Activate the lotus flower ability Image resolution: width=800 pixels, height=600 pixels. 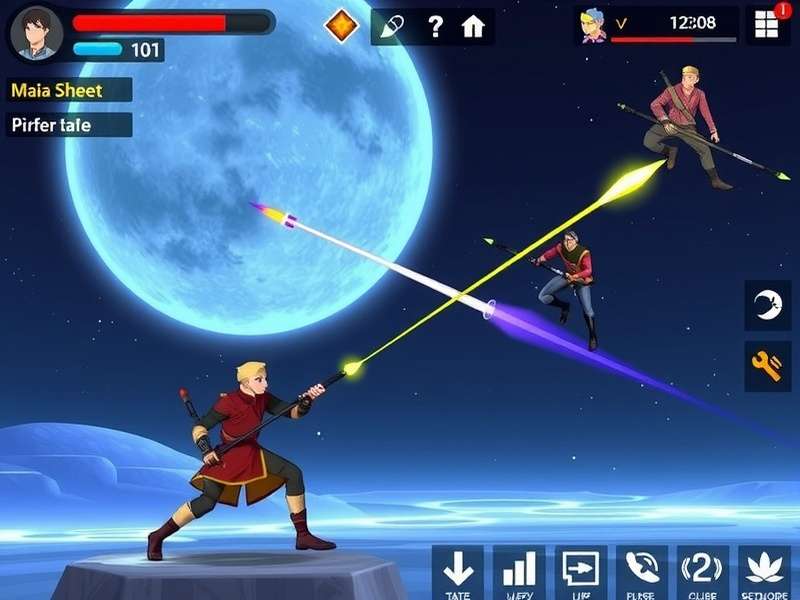[764, 570]
